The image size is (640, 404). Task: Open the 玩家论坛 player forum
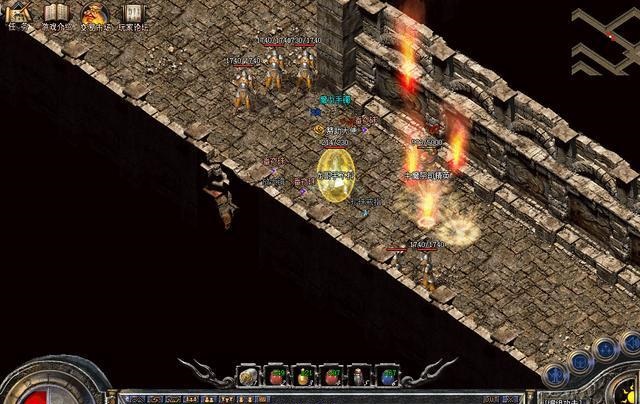(133, 14)
